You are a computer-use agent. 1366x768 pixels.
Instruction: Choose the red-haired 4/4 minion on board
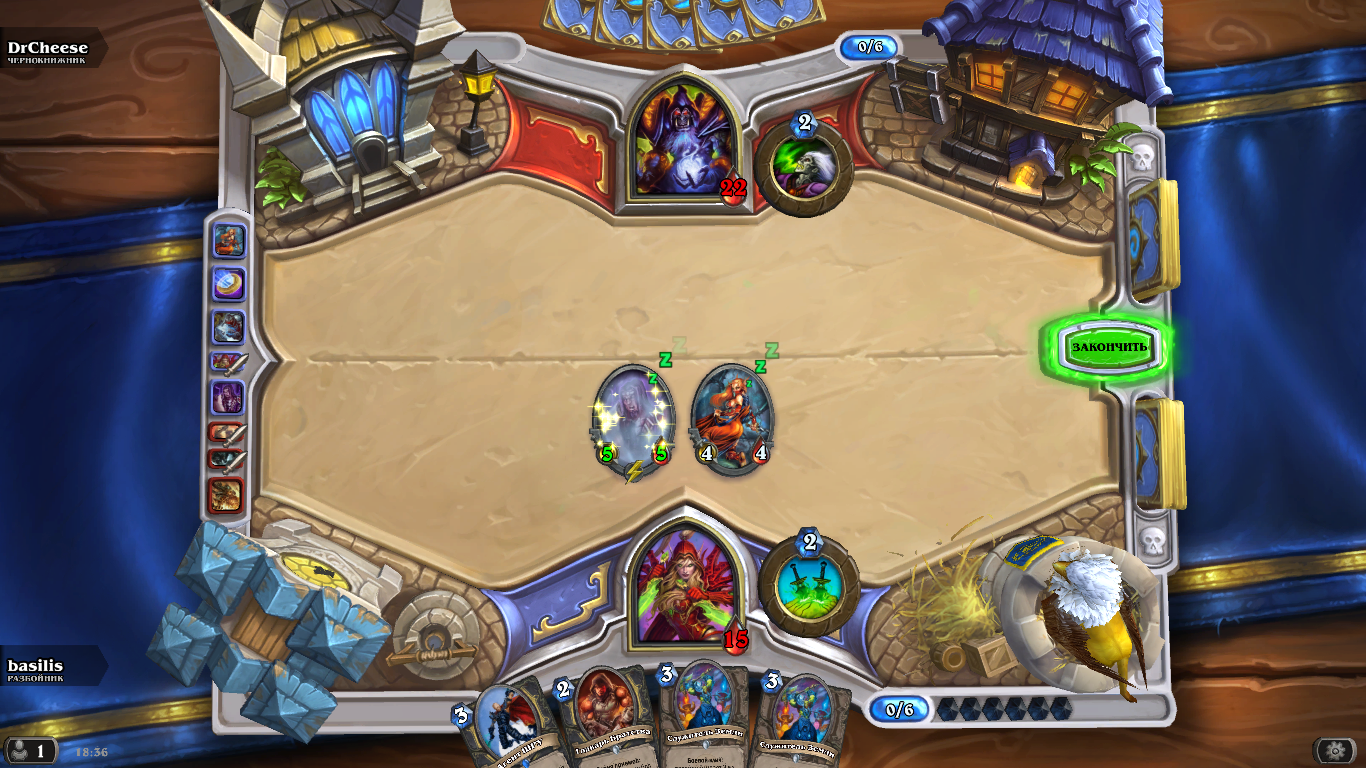(732, 418)
